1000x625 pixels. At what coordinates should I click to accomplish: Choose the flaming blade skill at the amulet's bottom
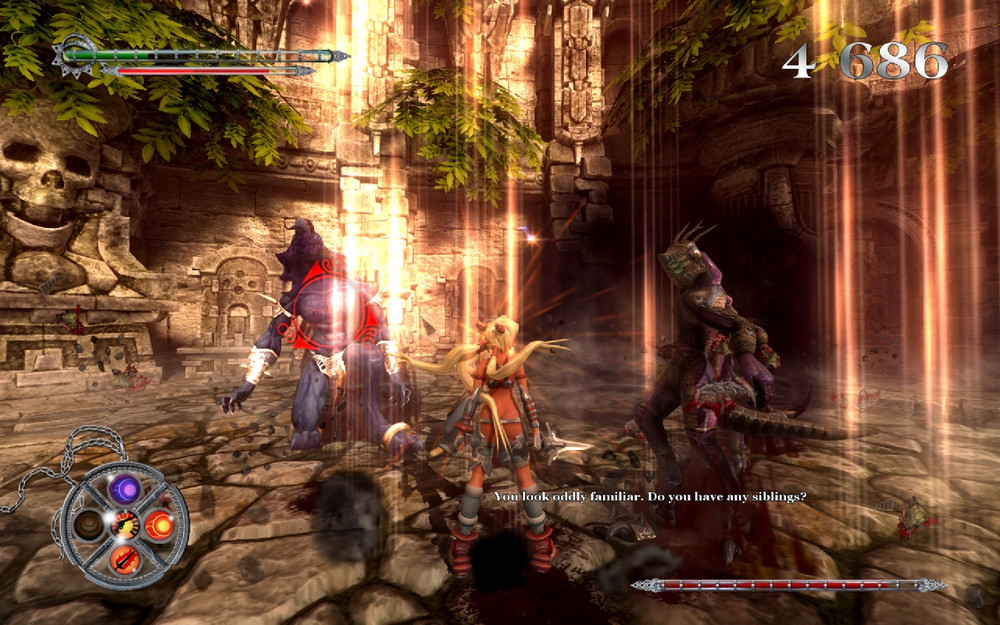(124, 559)
